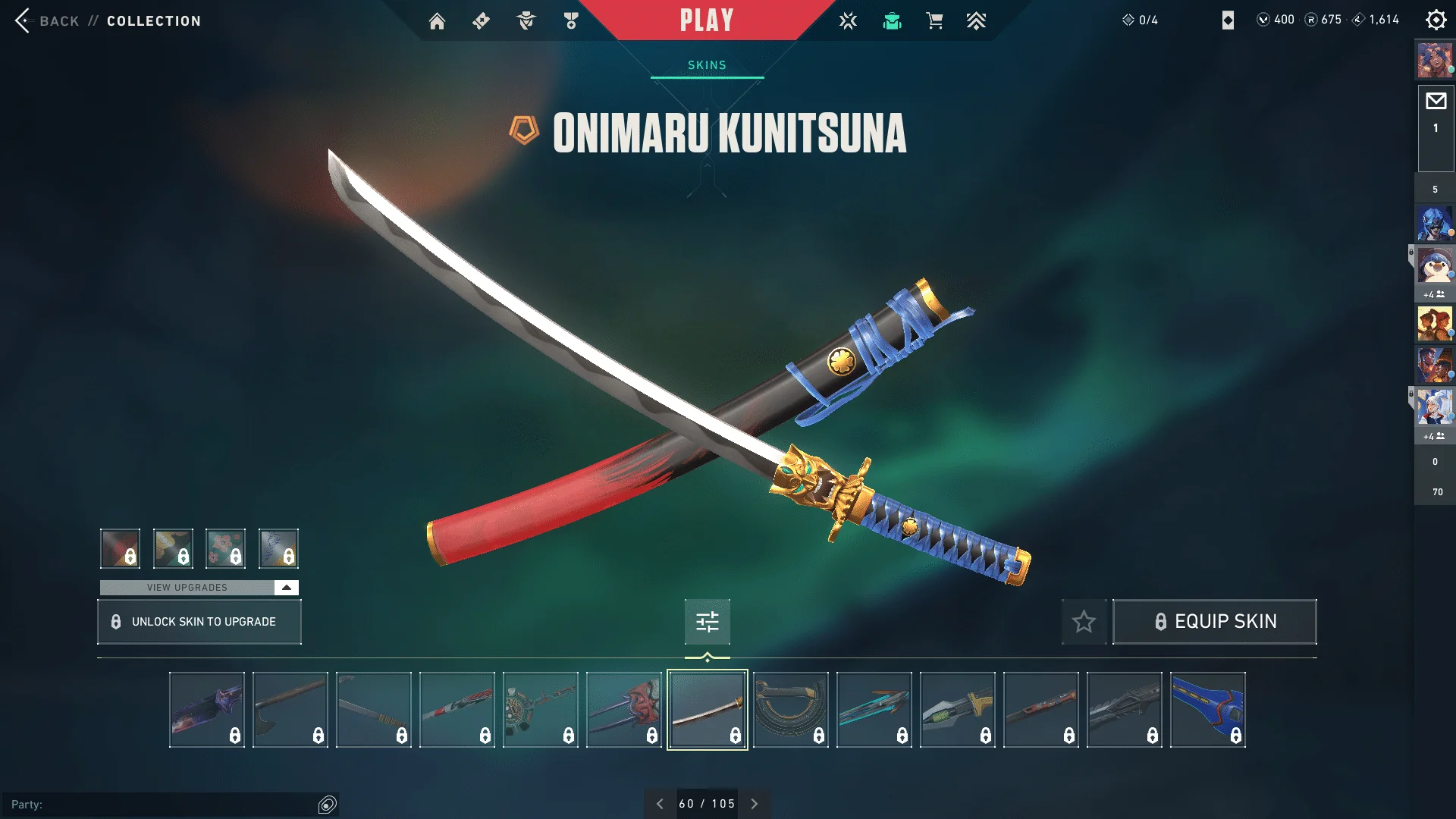Select the red first variant swatch
Screen dimensions: 1456x819
[x=120, y=548]
